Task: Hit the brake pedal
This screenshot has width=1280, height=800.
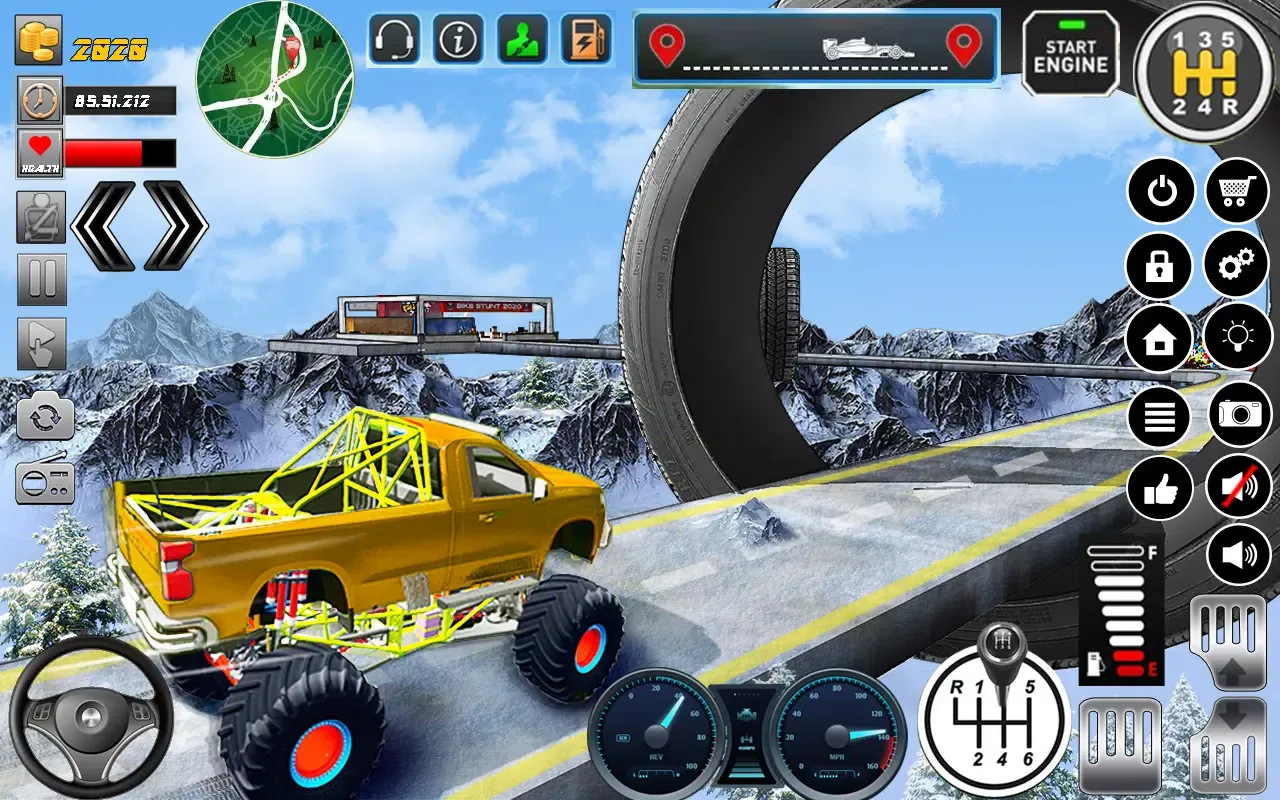Action: [x=1120, y=745]
